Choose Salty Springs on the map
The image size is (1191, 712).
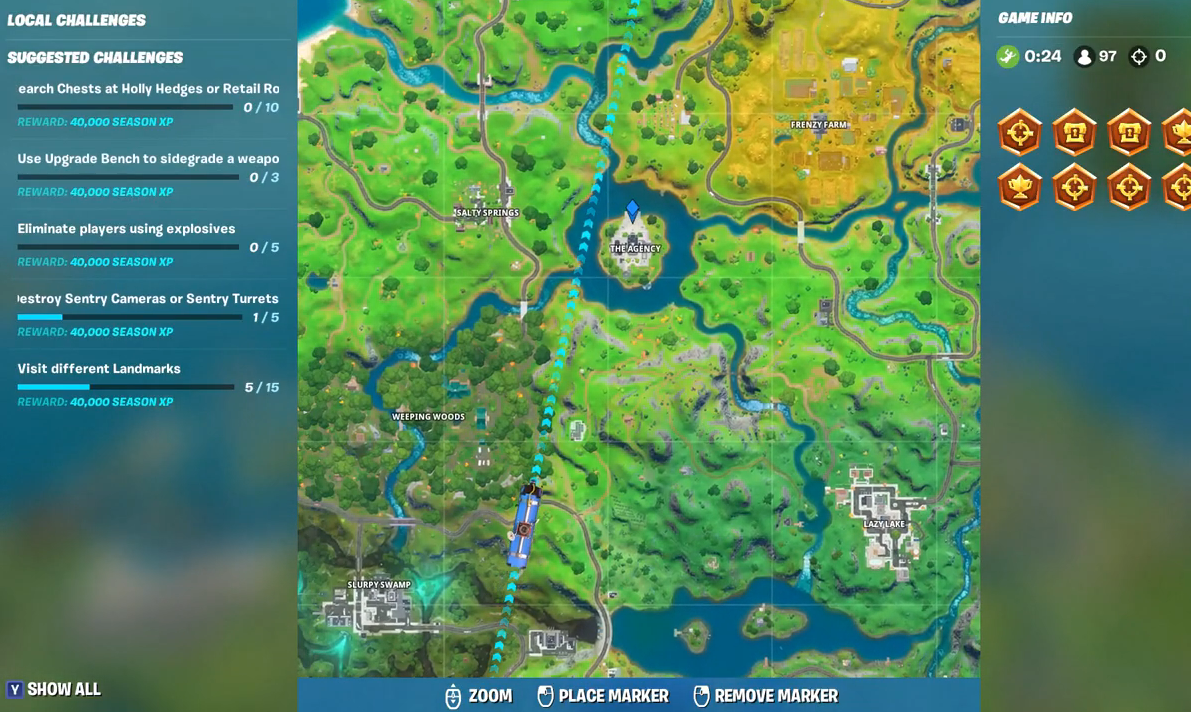point(487,213)
